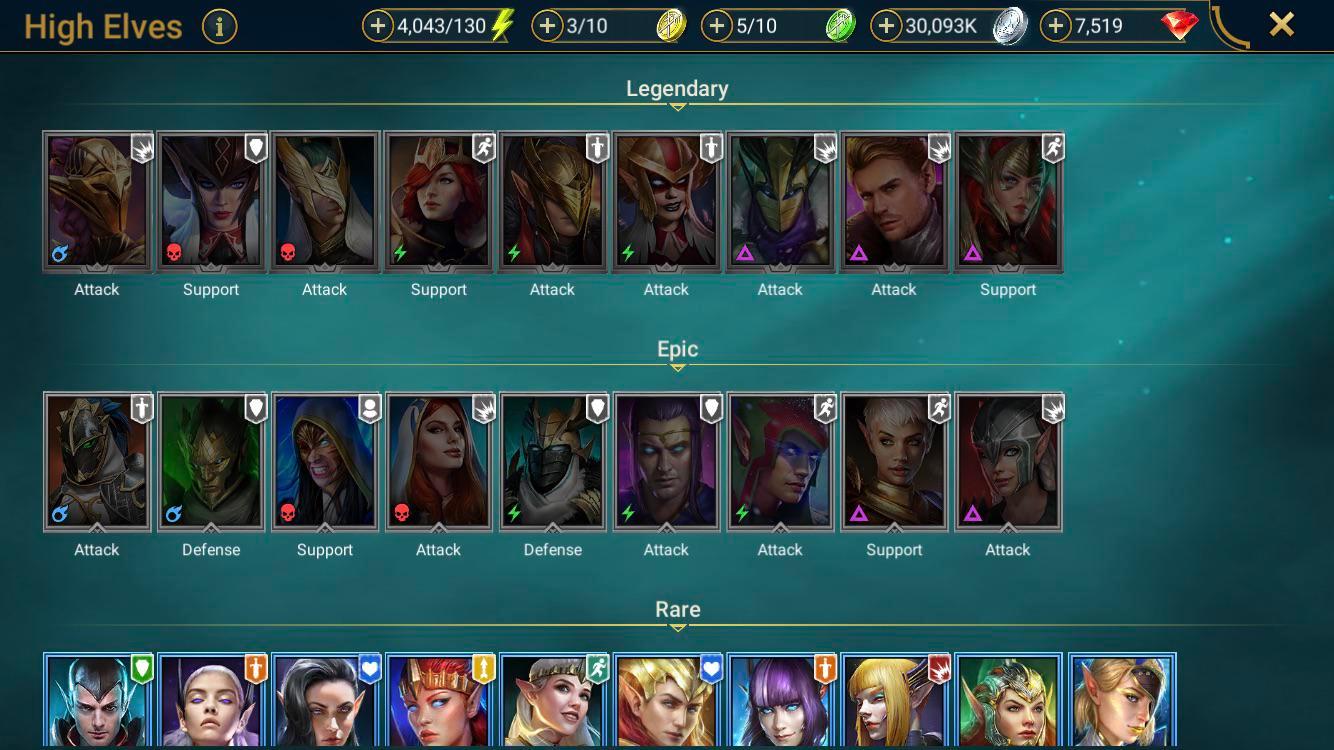Click the running-boot badge on the last Legendary Support

[x=1051, y=147]
